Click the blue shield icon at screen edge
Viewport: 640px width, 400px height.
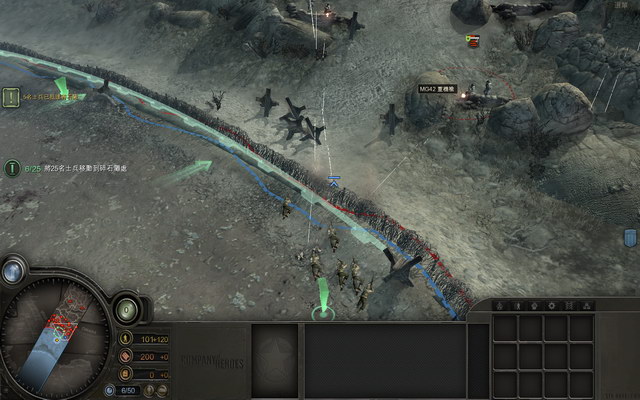click(630, 237)
